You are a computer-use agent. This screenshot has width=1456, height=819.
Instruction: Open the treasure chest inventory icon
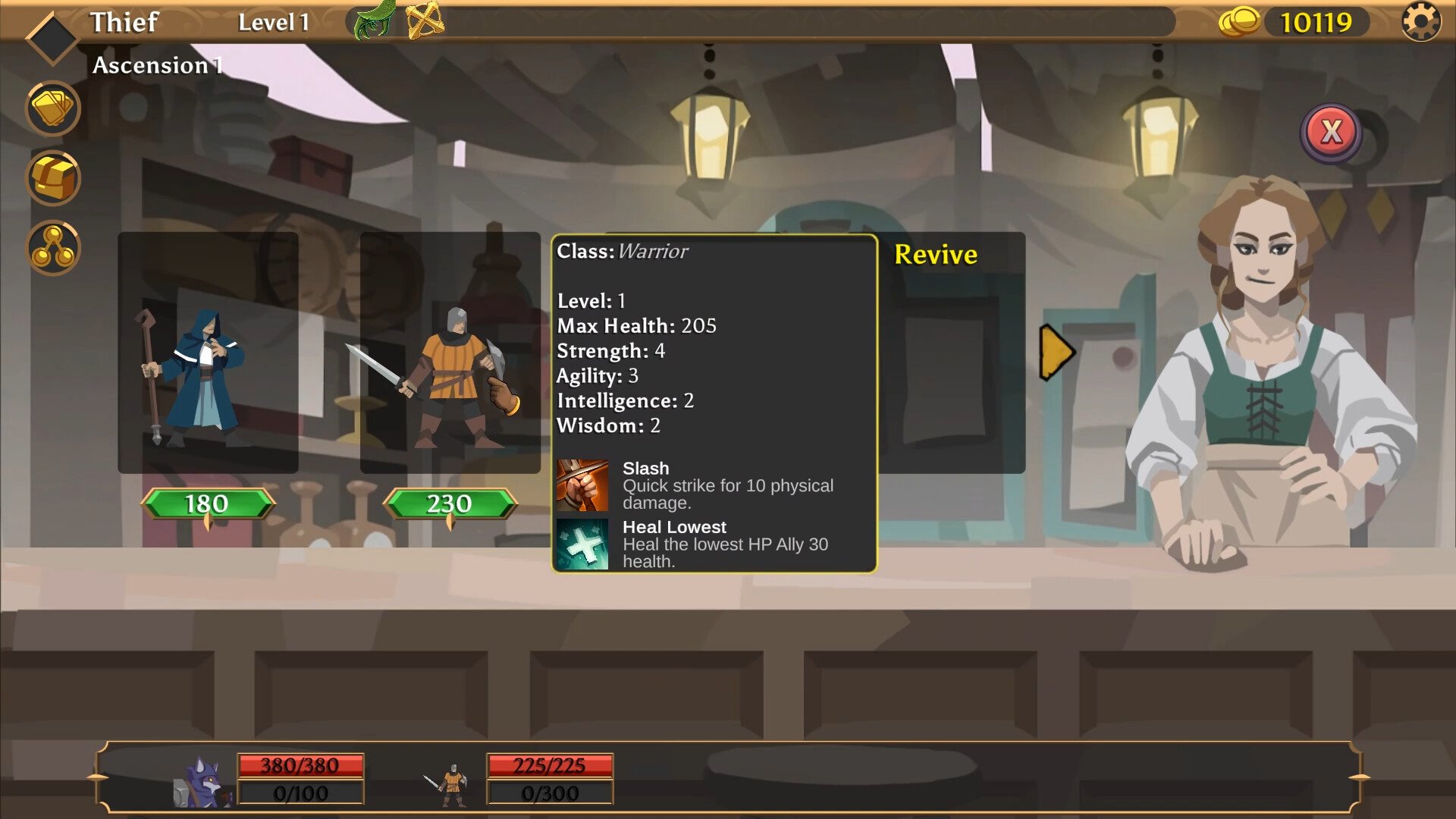(53, 178)
